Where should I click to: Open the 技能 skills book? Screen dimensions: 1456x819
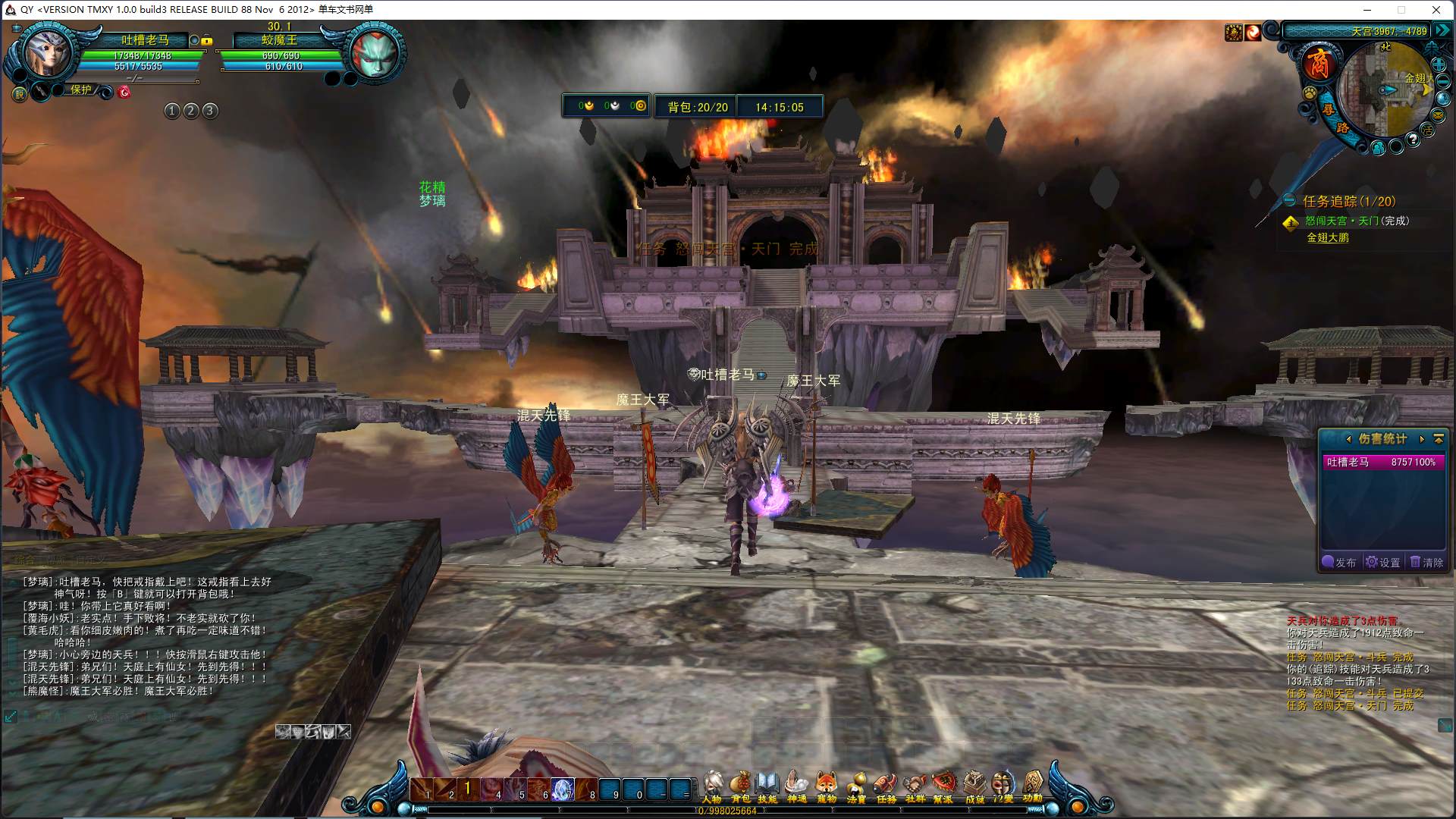tap(767, 786)
